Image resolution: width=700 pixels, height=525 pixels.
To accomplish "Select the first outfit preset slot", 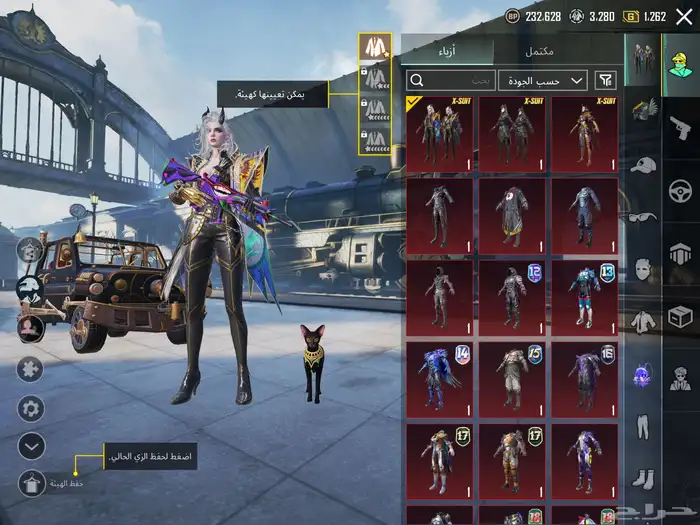I will point(376,47).
